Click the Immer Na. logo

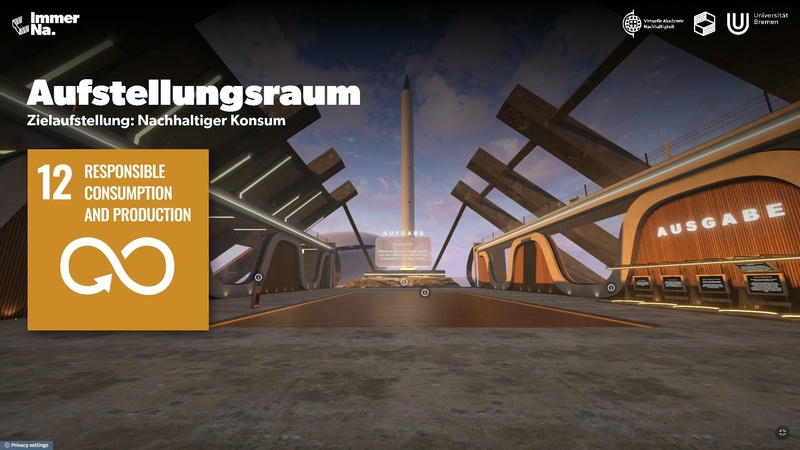coord(45,24)
